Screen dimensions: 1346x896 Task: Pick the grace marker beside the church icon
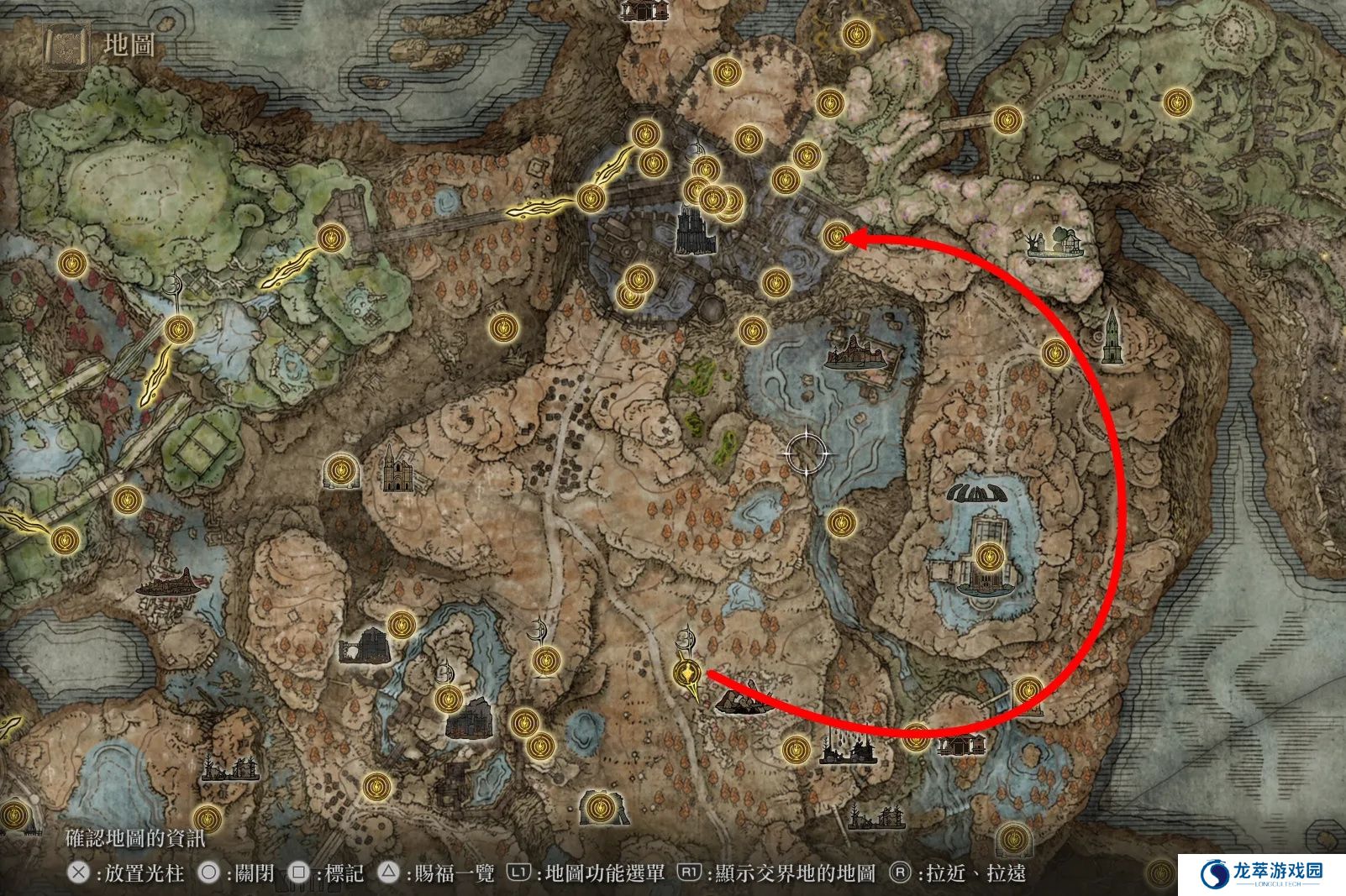[340, 470]
